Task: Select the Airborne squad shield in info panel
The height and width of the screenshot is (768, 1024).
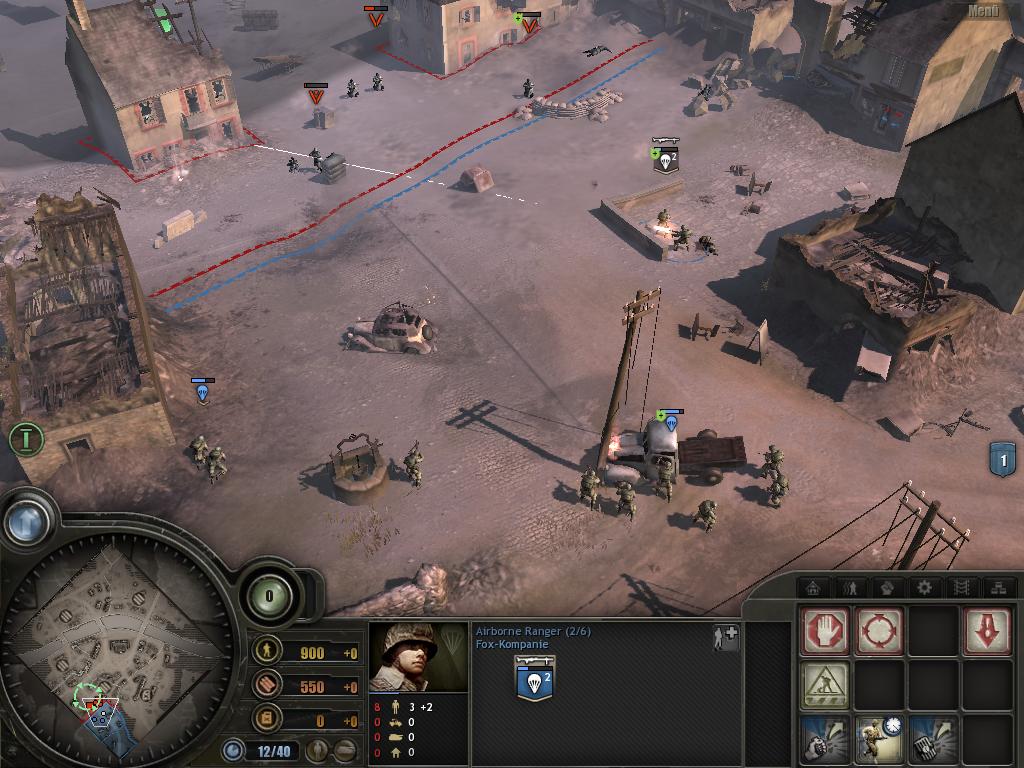Action: coord(535,682)
